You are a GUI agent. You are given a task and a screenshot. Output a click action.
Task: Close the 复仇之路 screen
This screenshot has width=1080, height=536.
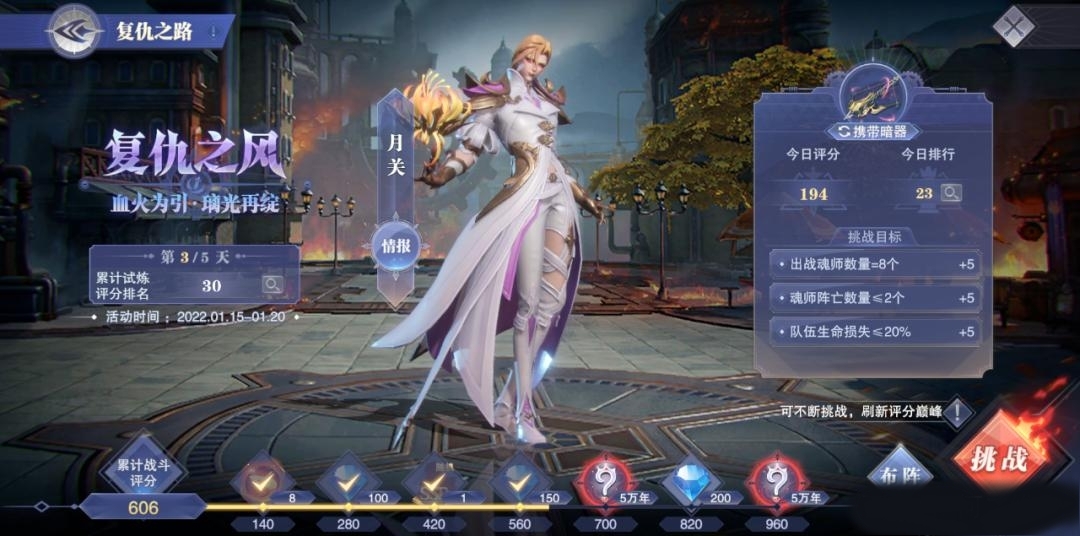(1015, 27)
